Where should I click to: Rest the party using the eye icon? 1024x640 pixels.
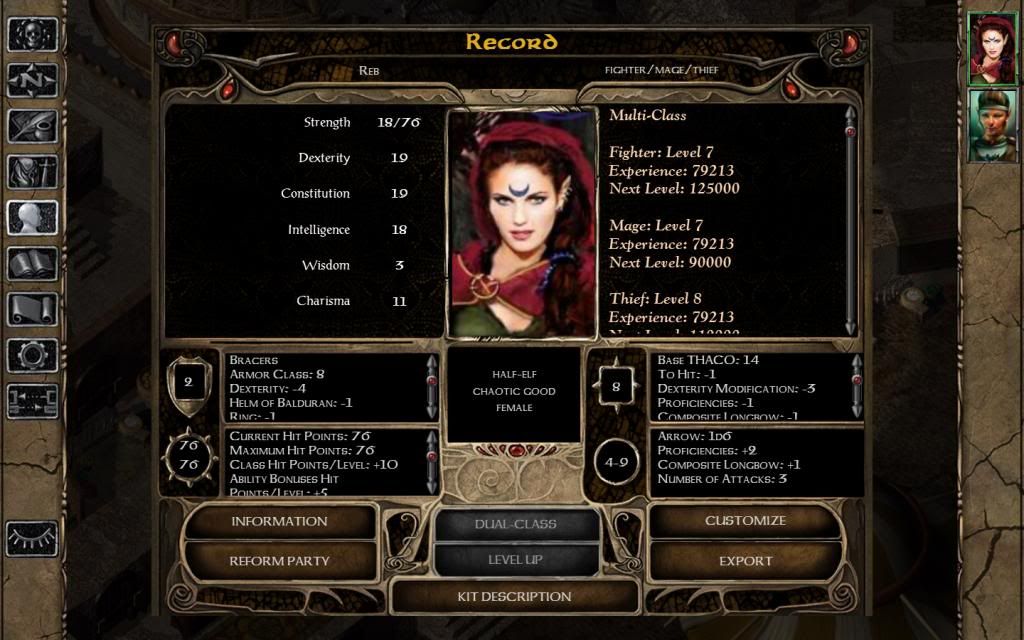tap(32, 538)
